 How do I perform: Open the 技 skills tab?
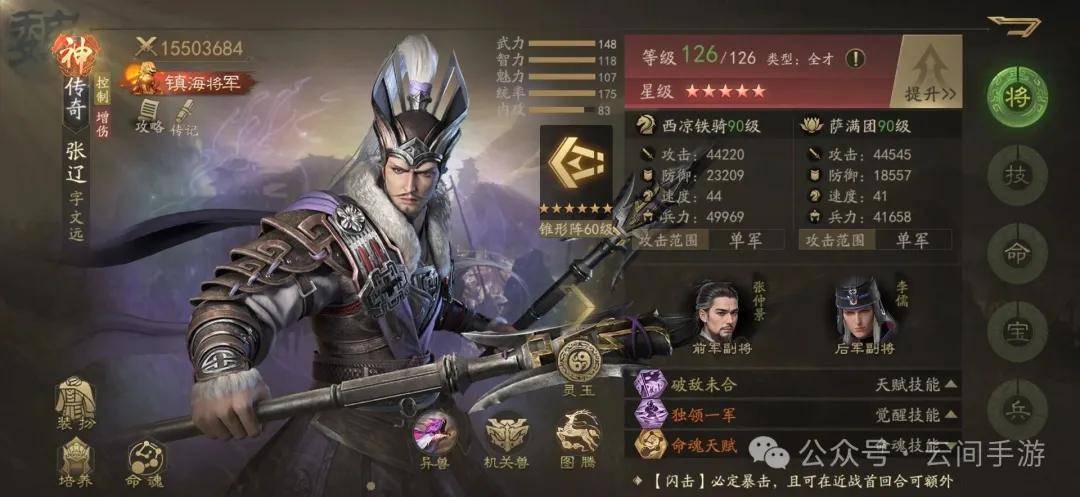pos(1016,176)
